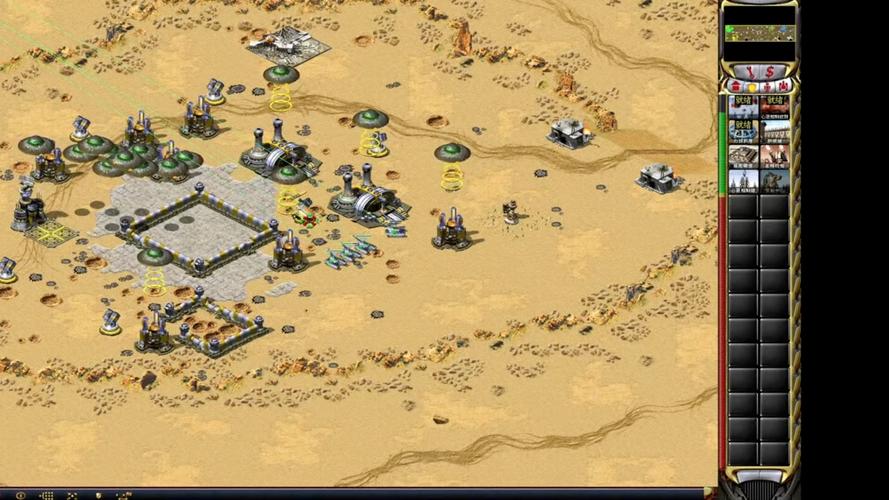
Task: Select the yellow-highlighted defenses tab
Action: (x=751, y=87)
